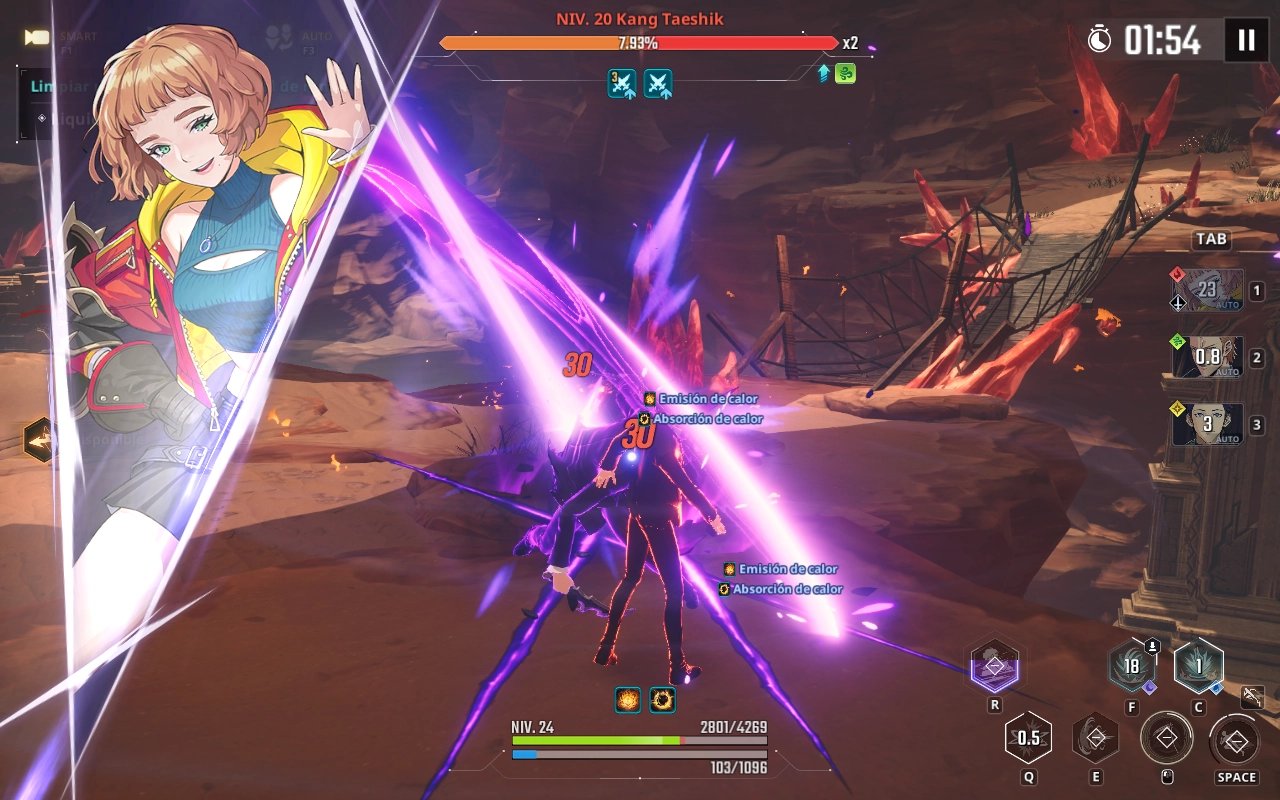Toggle the AUTO battle mode
1280x800 pixels.
point(279,38)
